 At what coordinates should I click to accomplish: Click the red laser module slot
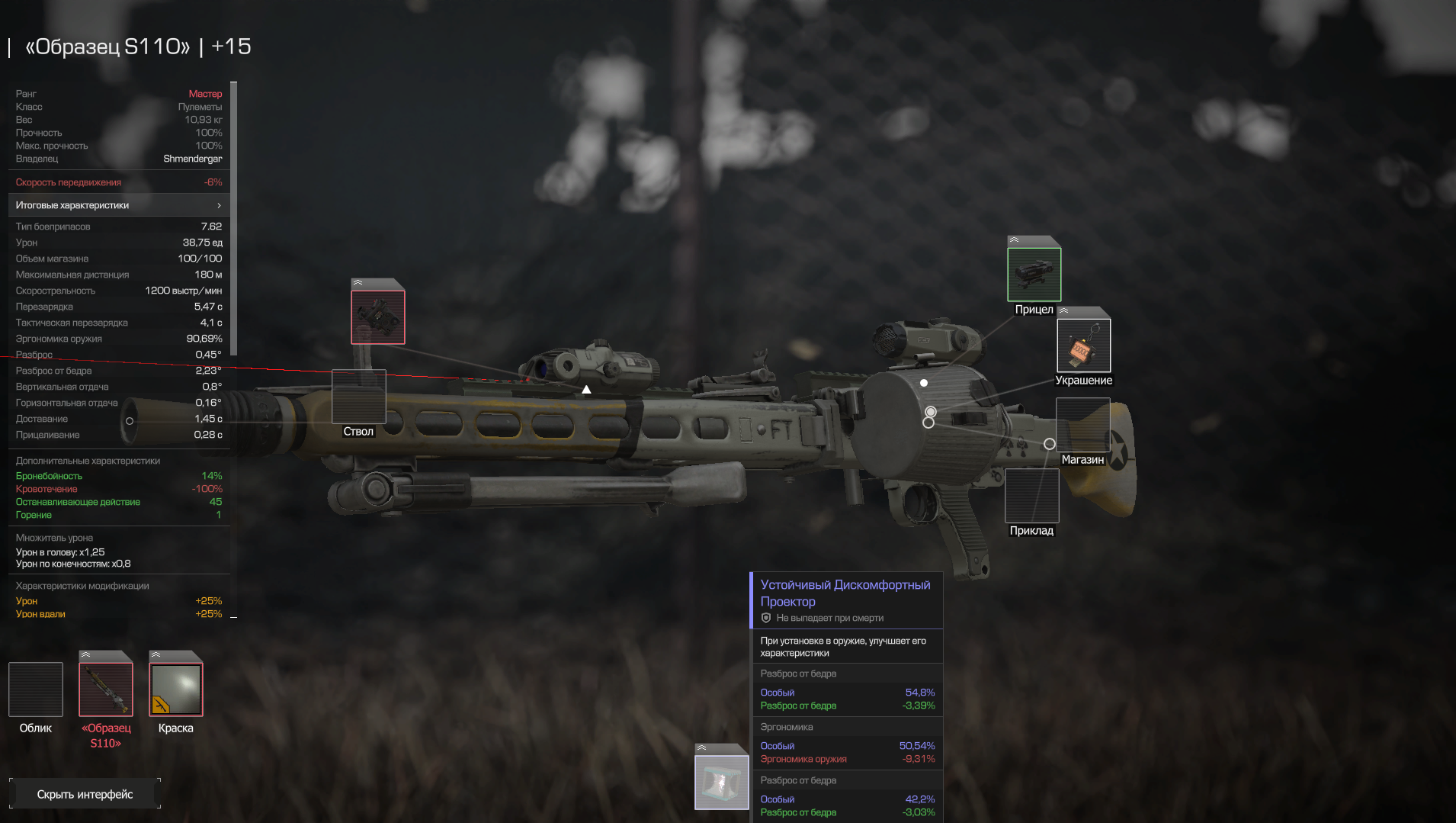click(x=378, y=317)
